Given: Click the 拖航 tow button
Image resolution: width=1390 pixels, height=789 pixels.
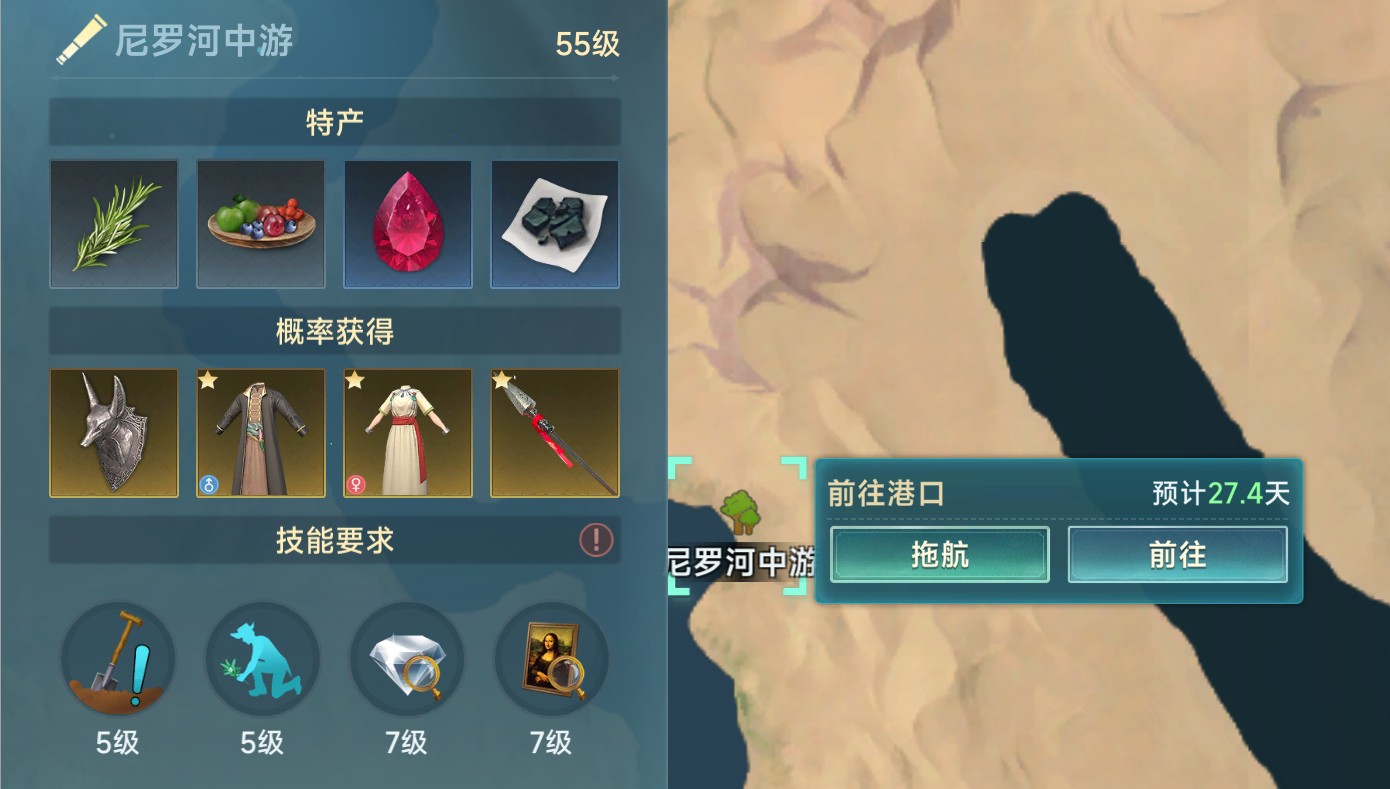Looking at the screenshot, I should [939, 555].
